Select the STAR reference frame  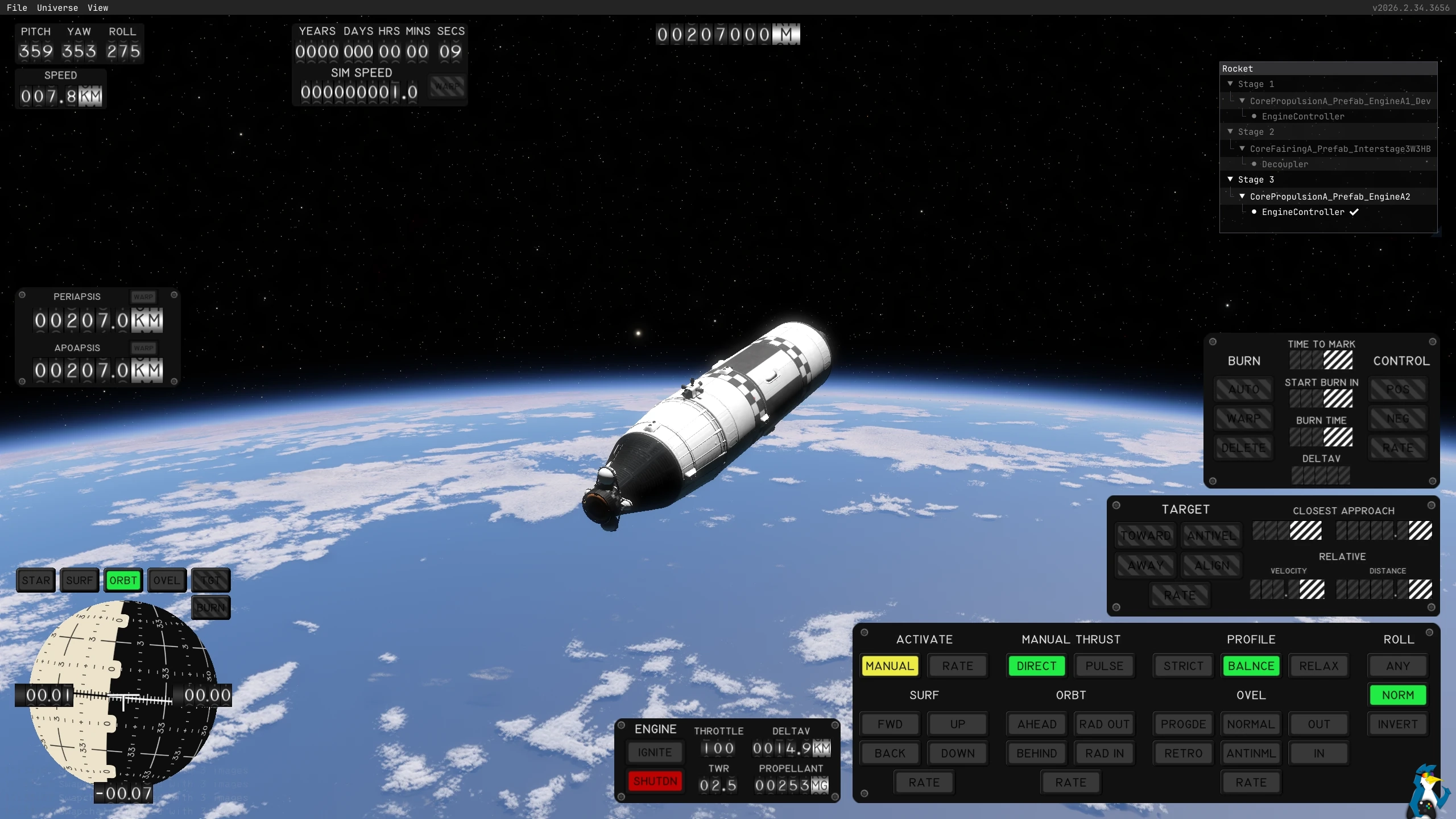tap(36, 581)
